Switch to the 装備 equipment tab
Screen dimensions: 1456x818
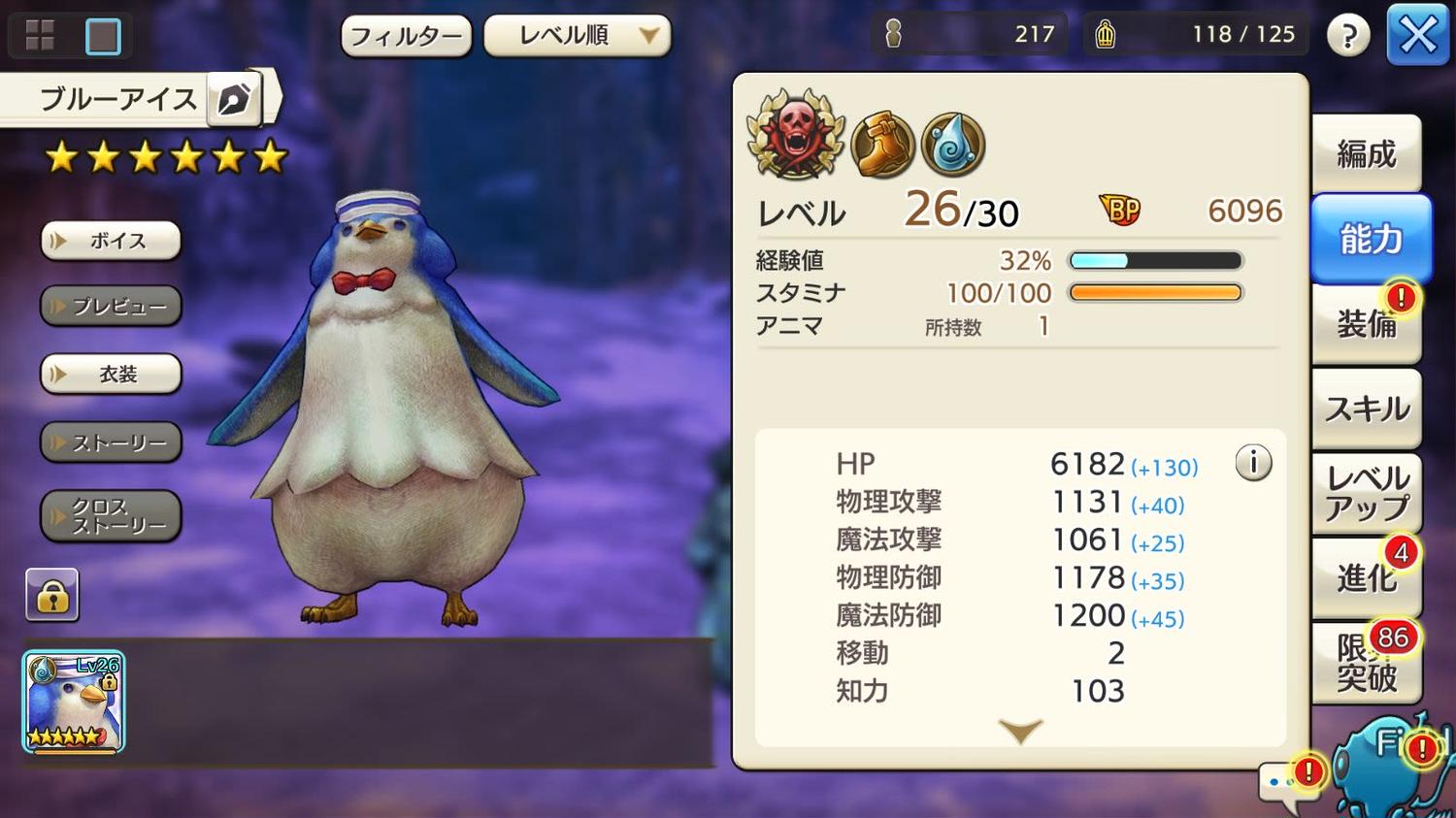point(1366,324)
